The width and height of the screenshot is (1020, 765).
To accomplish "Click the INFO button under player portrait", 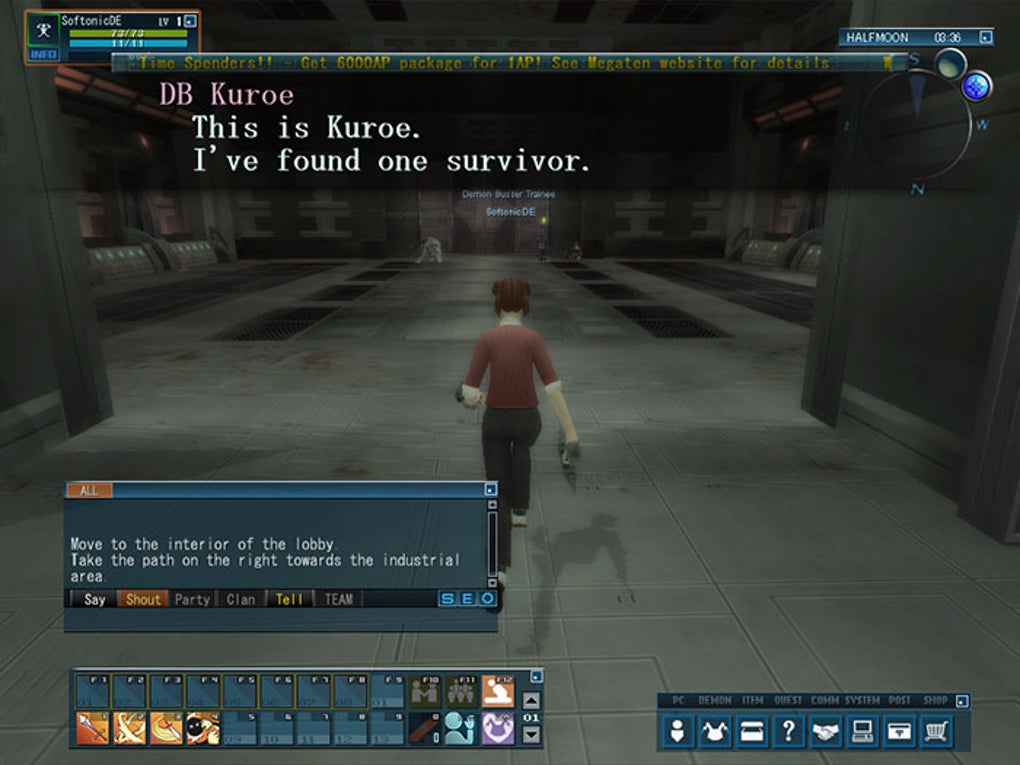I will [x=43, y=54].
